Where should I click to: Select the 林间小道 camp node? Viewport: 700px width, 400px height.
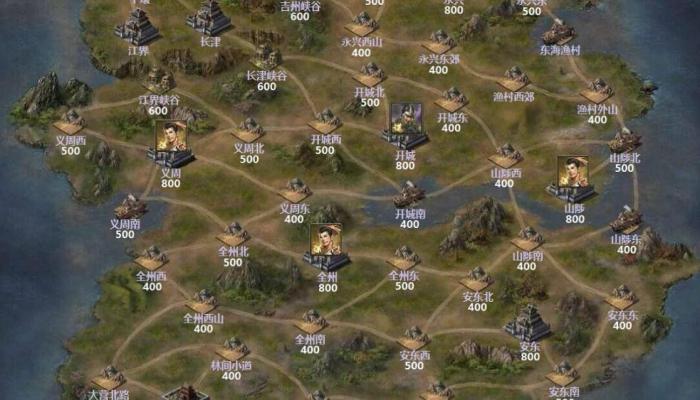coord(232,349)
